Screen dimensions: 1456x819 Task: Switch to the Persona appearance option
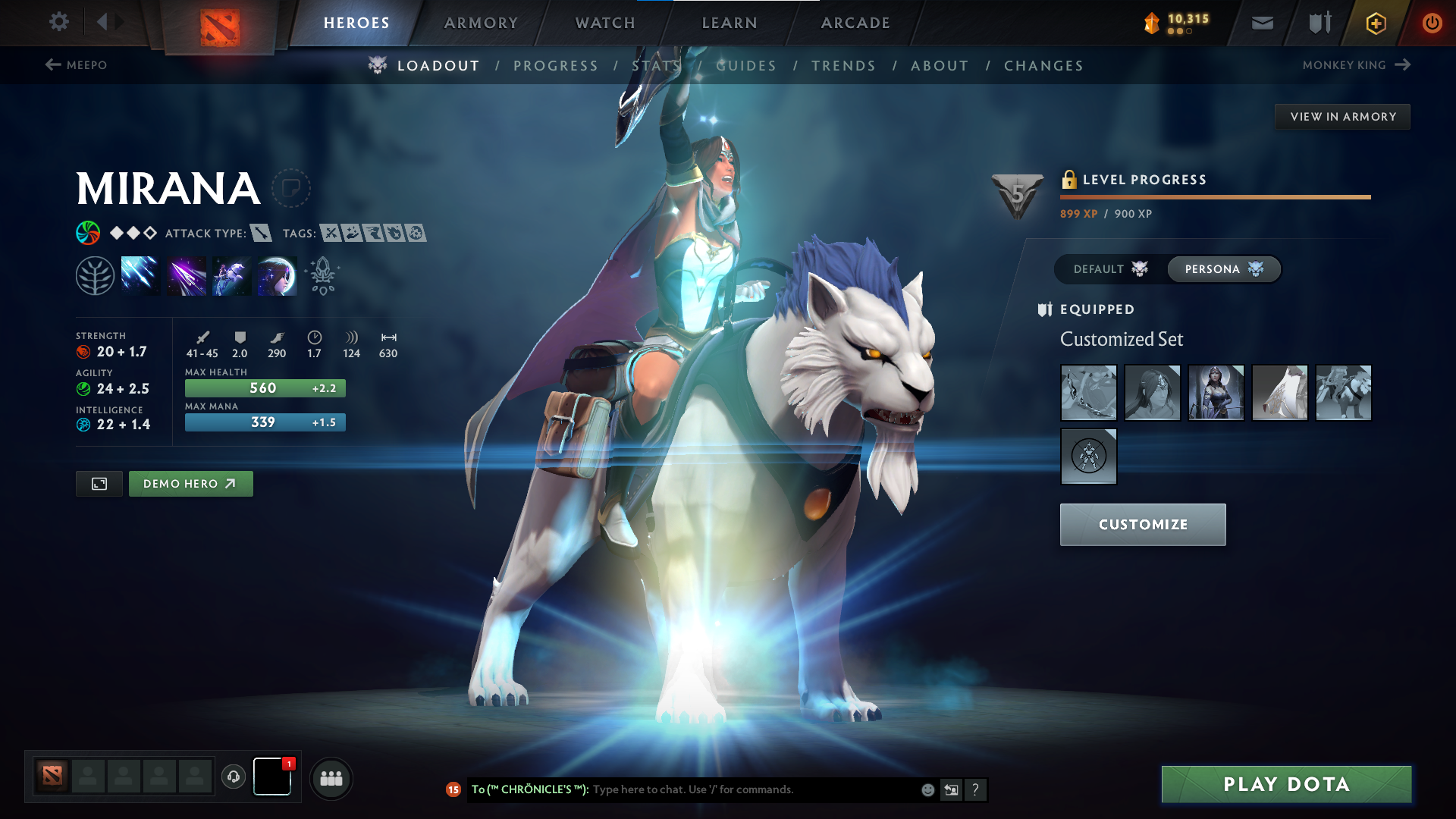click(x=1223, y=268)
